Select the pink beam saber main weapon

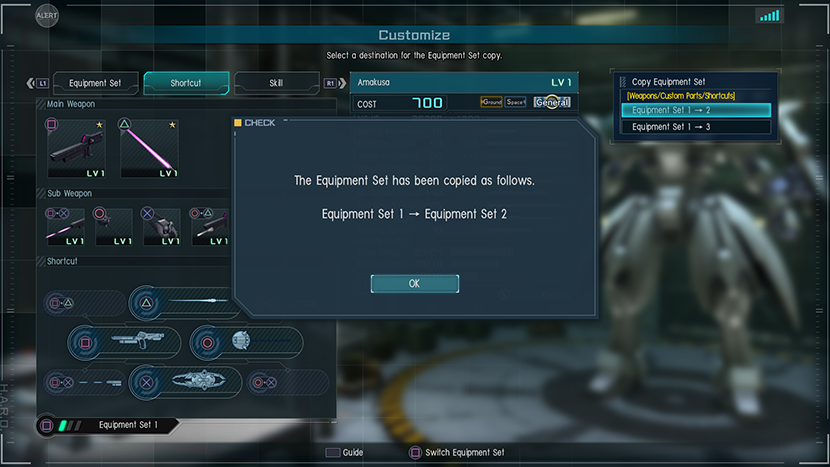click(x=150, y=148)
